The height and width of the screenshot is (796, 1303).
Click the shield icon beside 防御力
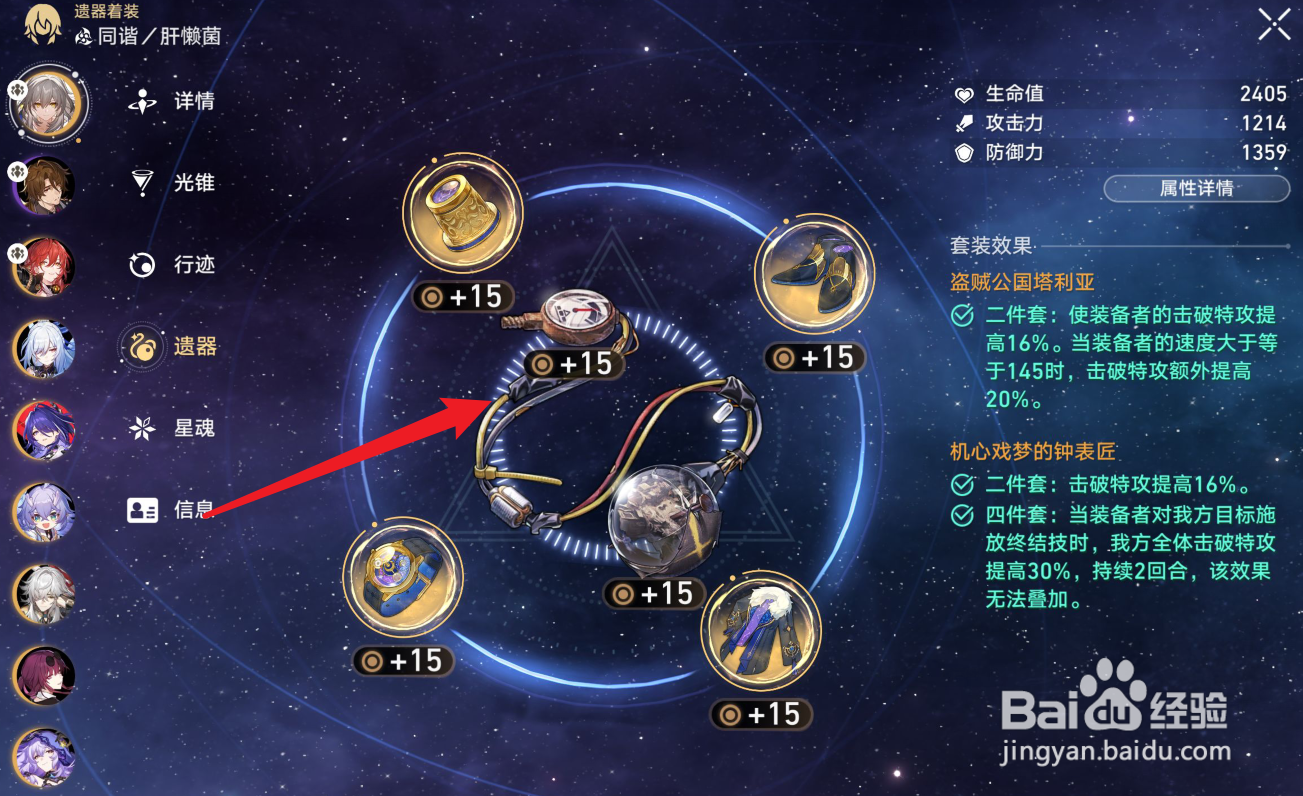pos(963,153)
